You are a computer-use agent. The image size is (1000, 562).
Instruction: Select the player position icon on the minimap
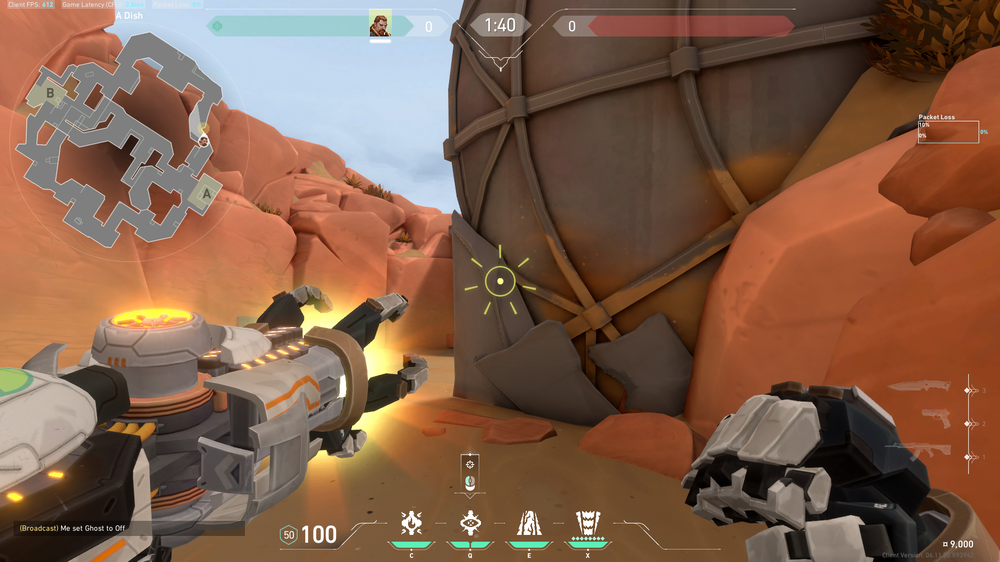tap(204, 141)
